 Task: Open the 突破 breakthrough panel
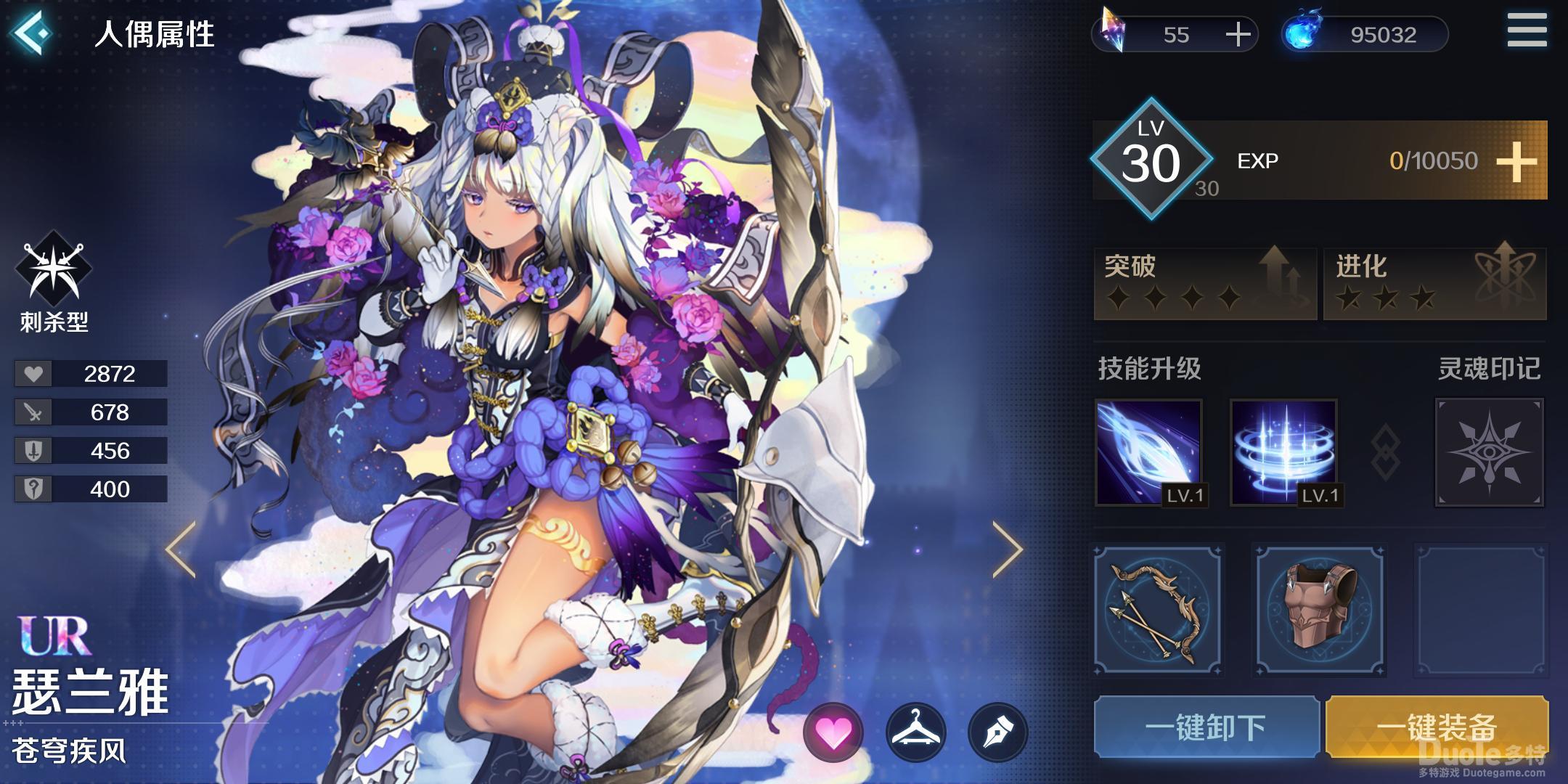pyautogui.click(x=1205, y=283)
